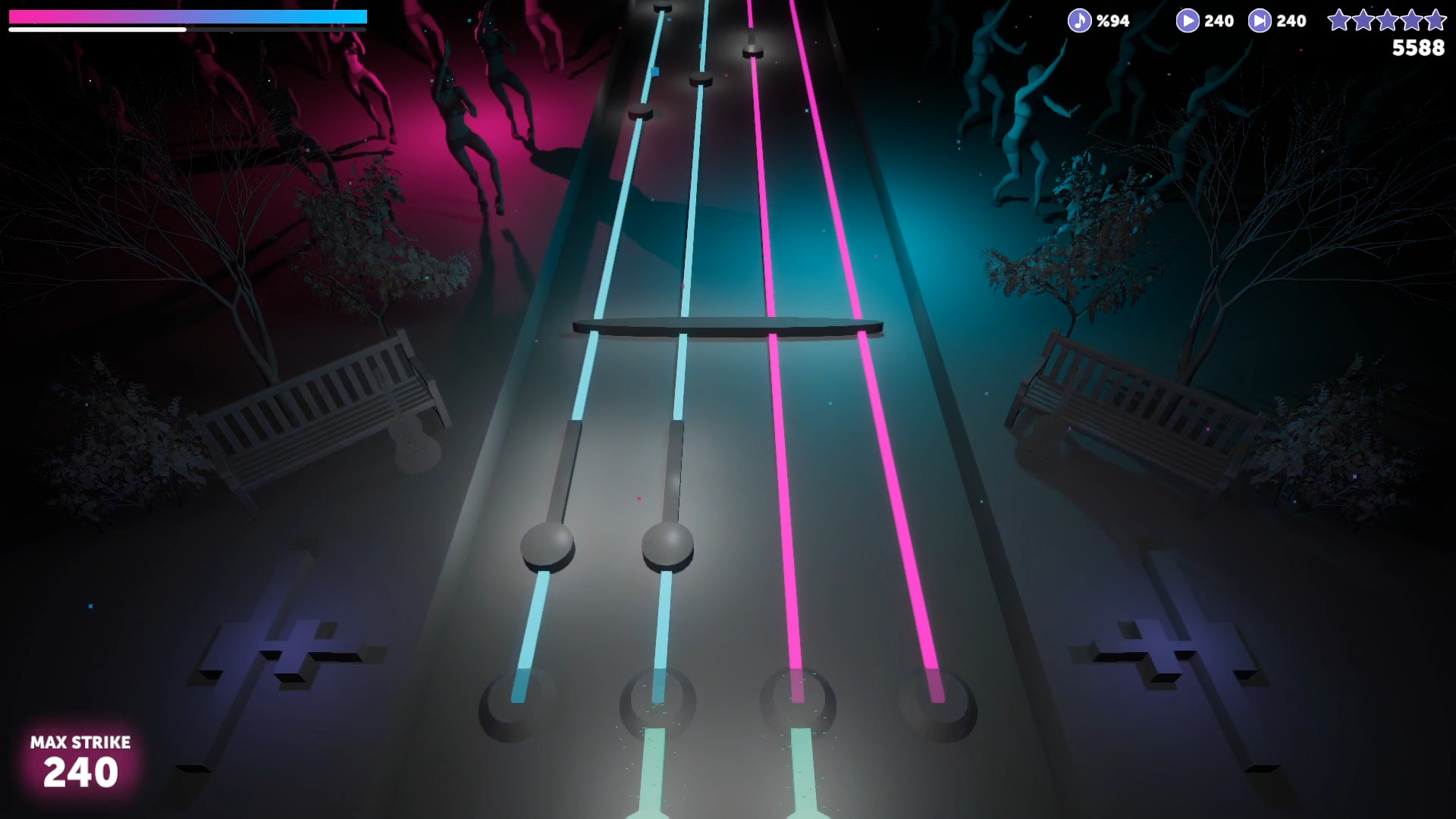Click the middle star of the score rating
The width and height of the screenshot is (1456, 819).
click(1387, 20)
